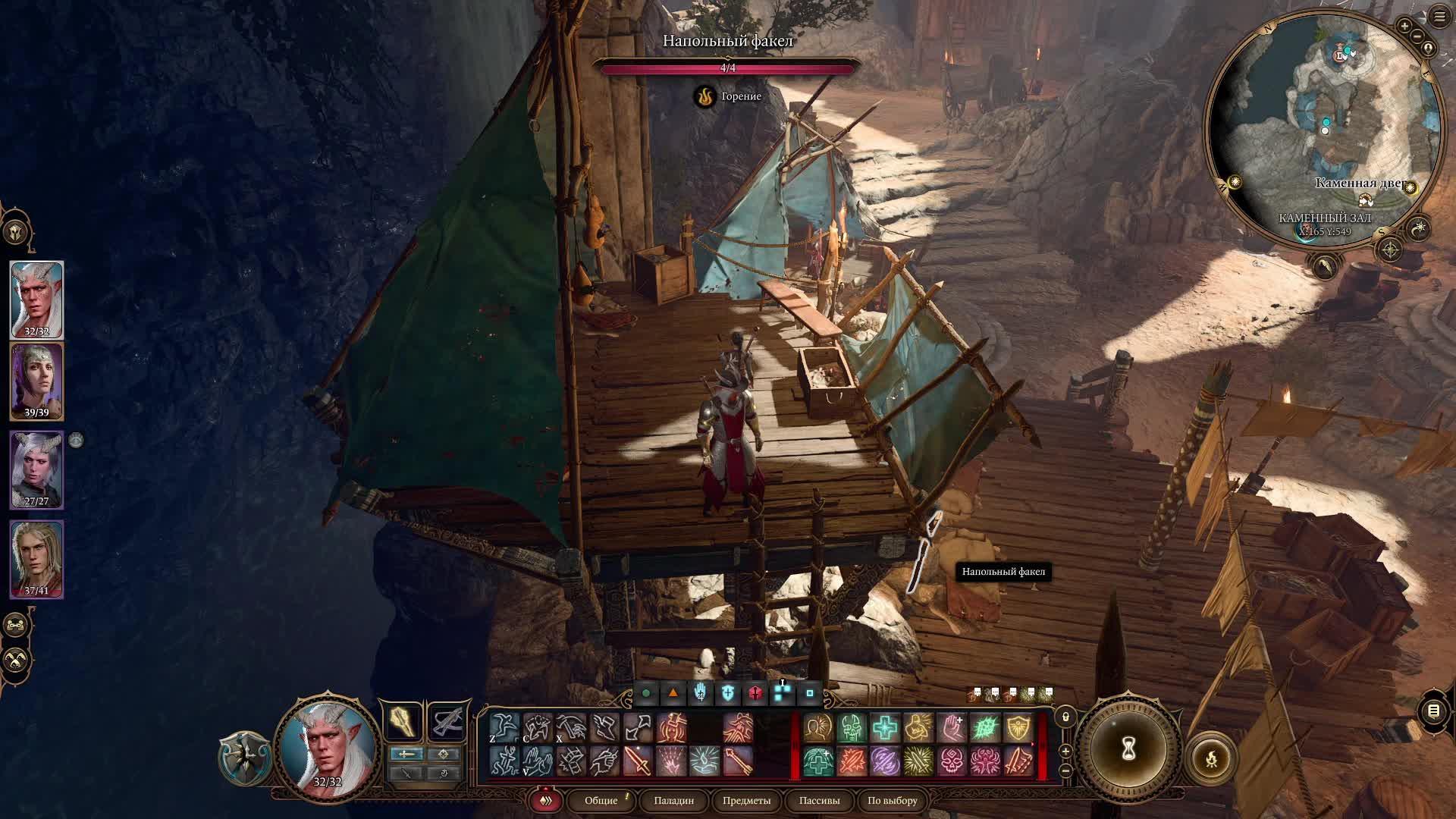Toggle the hotbar lock icon
Viewport: 1456px width, 819px height.
coord(1065,717)
